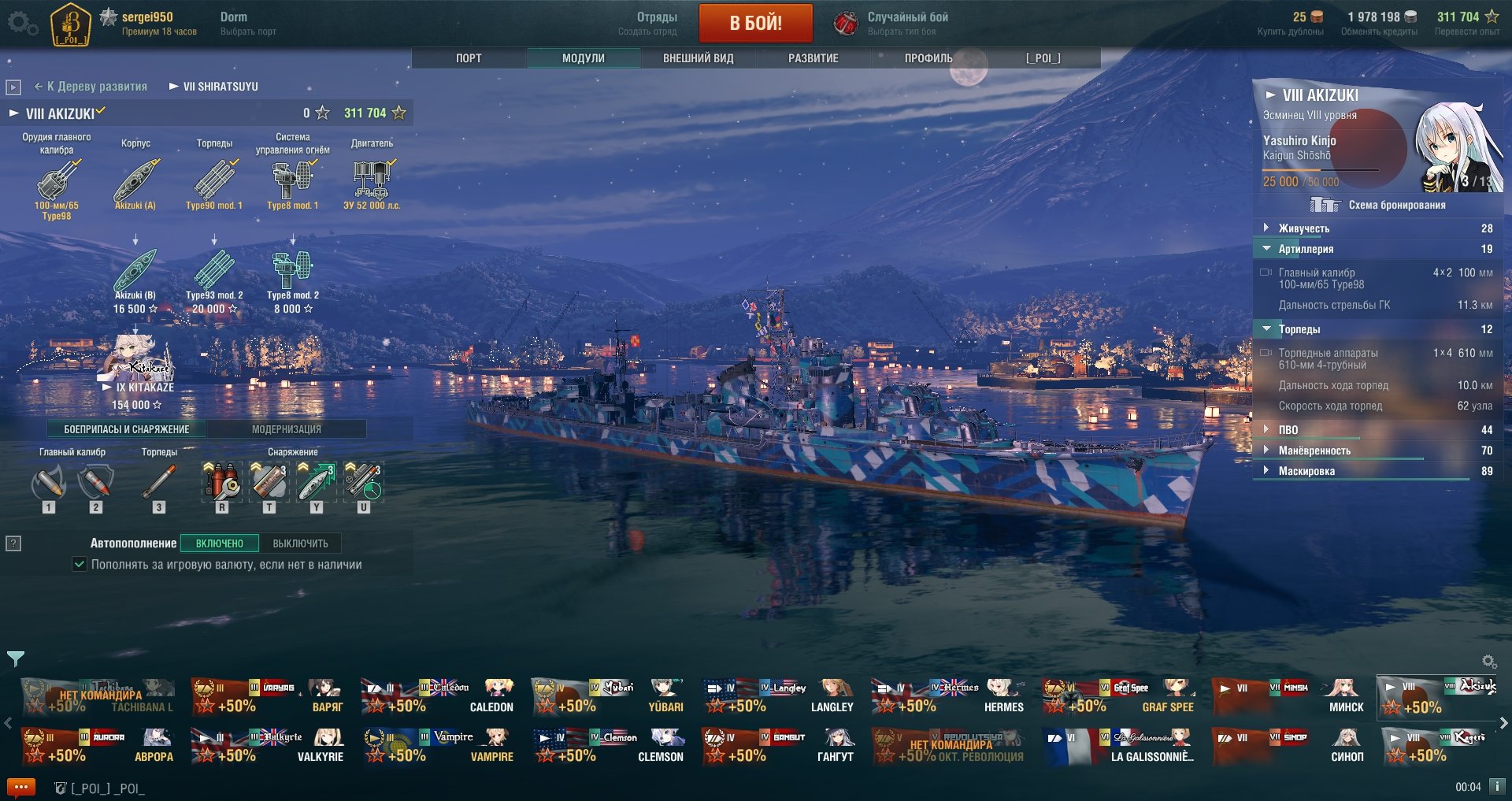The image size is (1512, 801).
Task: Go to the РАЗВИТИЕ tab
Action: 813,58
